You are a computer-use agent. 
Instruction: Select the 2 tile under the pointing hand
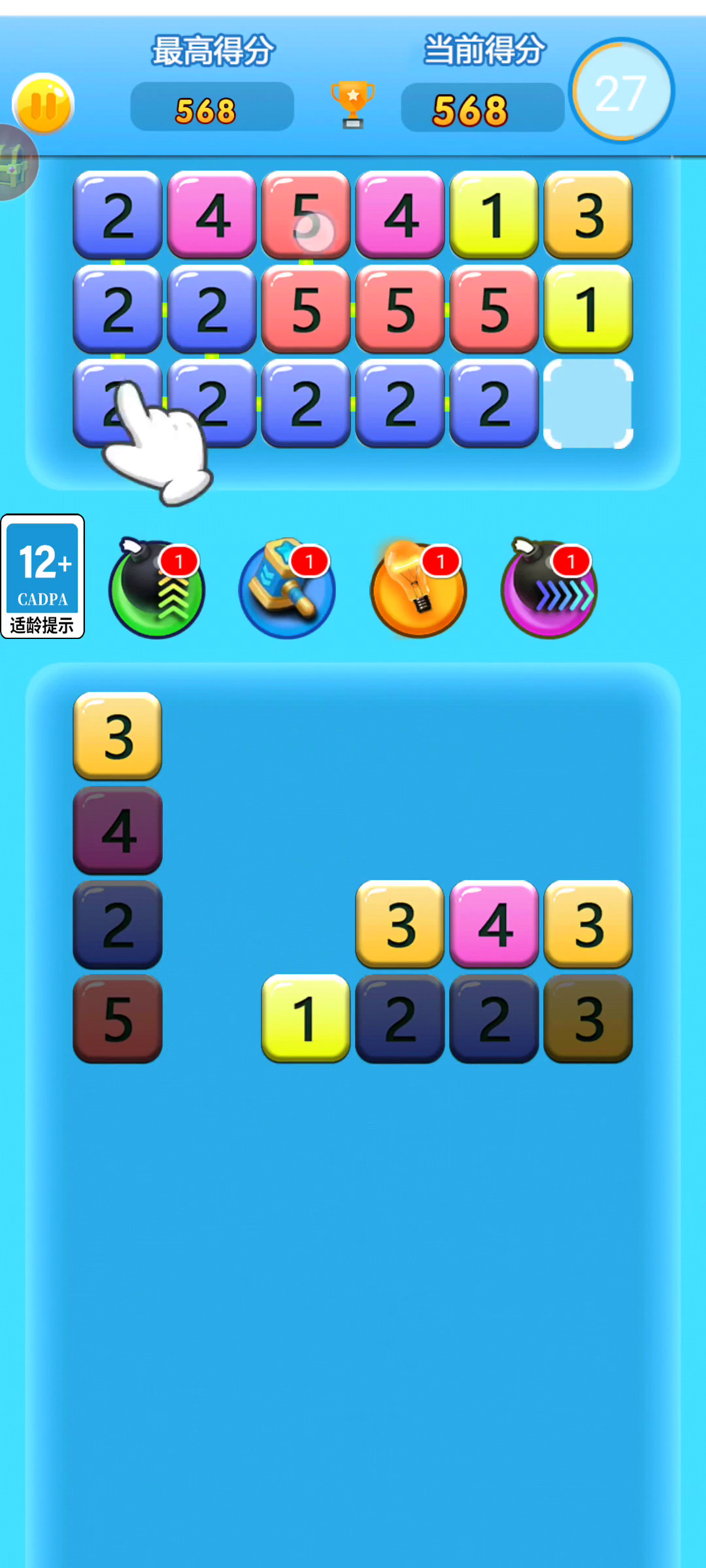tap(118, 403)
